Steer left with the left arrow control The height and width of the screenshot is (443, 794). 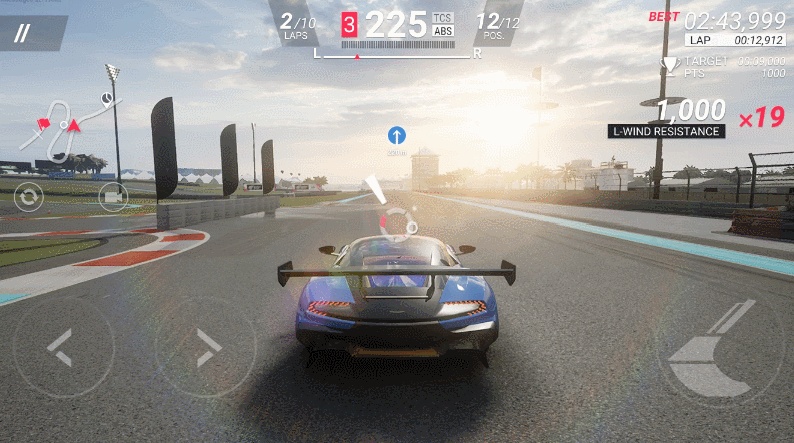(62, 346)
